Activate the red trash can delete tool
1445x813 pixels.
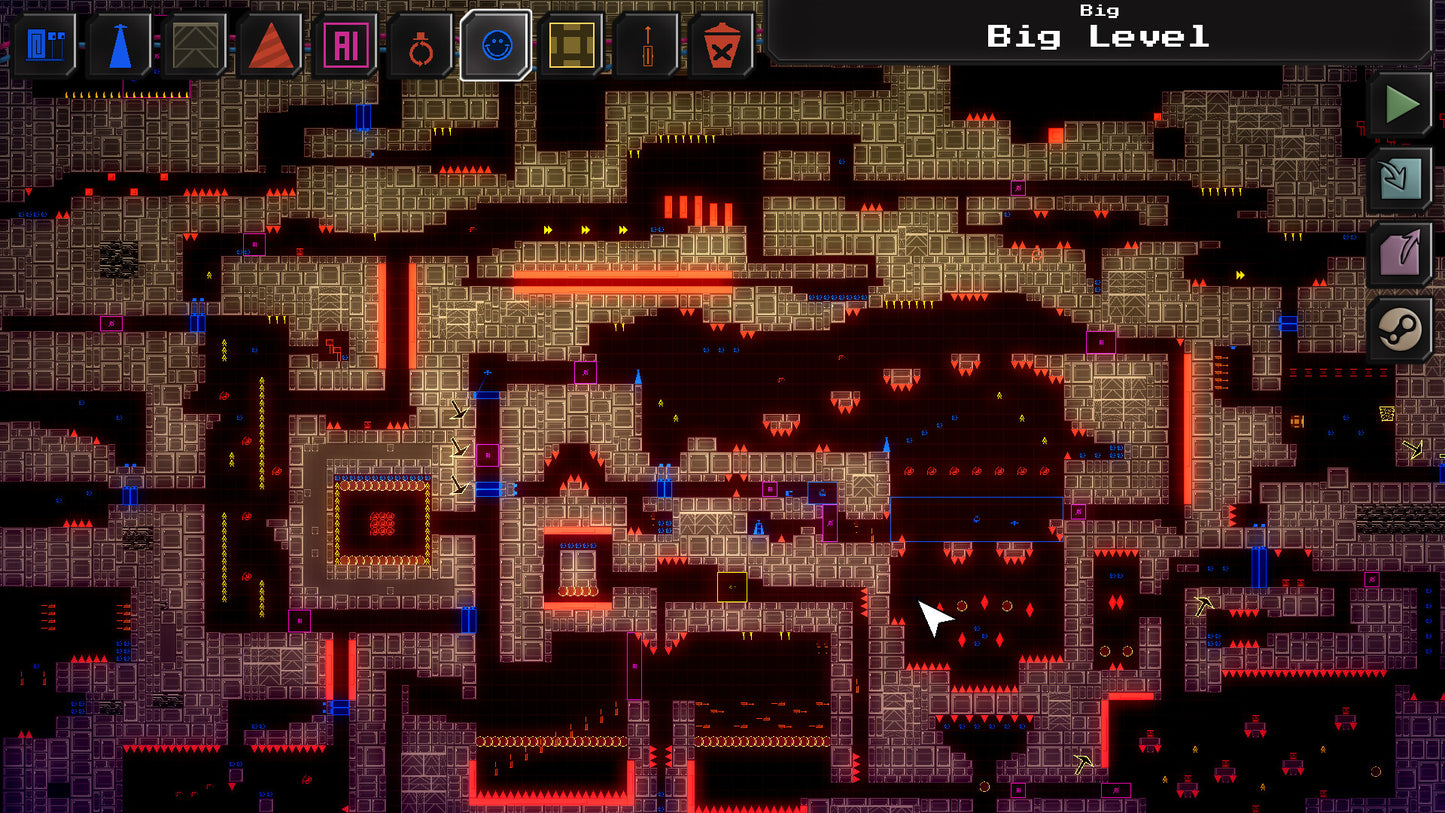click(x=721, y=45)
